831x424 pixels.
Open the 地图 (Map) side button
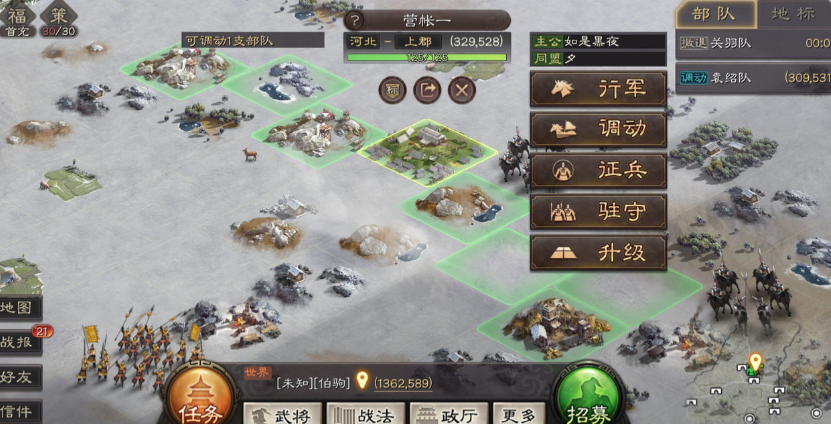20,308
